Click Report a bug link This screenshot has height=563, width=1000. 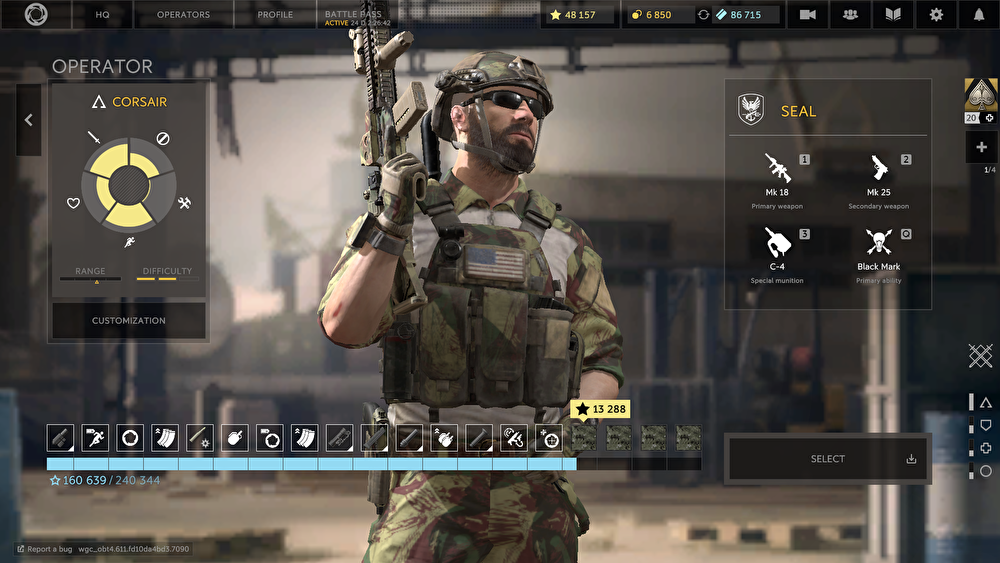click(49, 549)
